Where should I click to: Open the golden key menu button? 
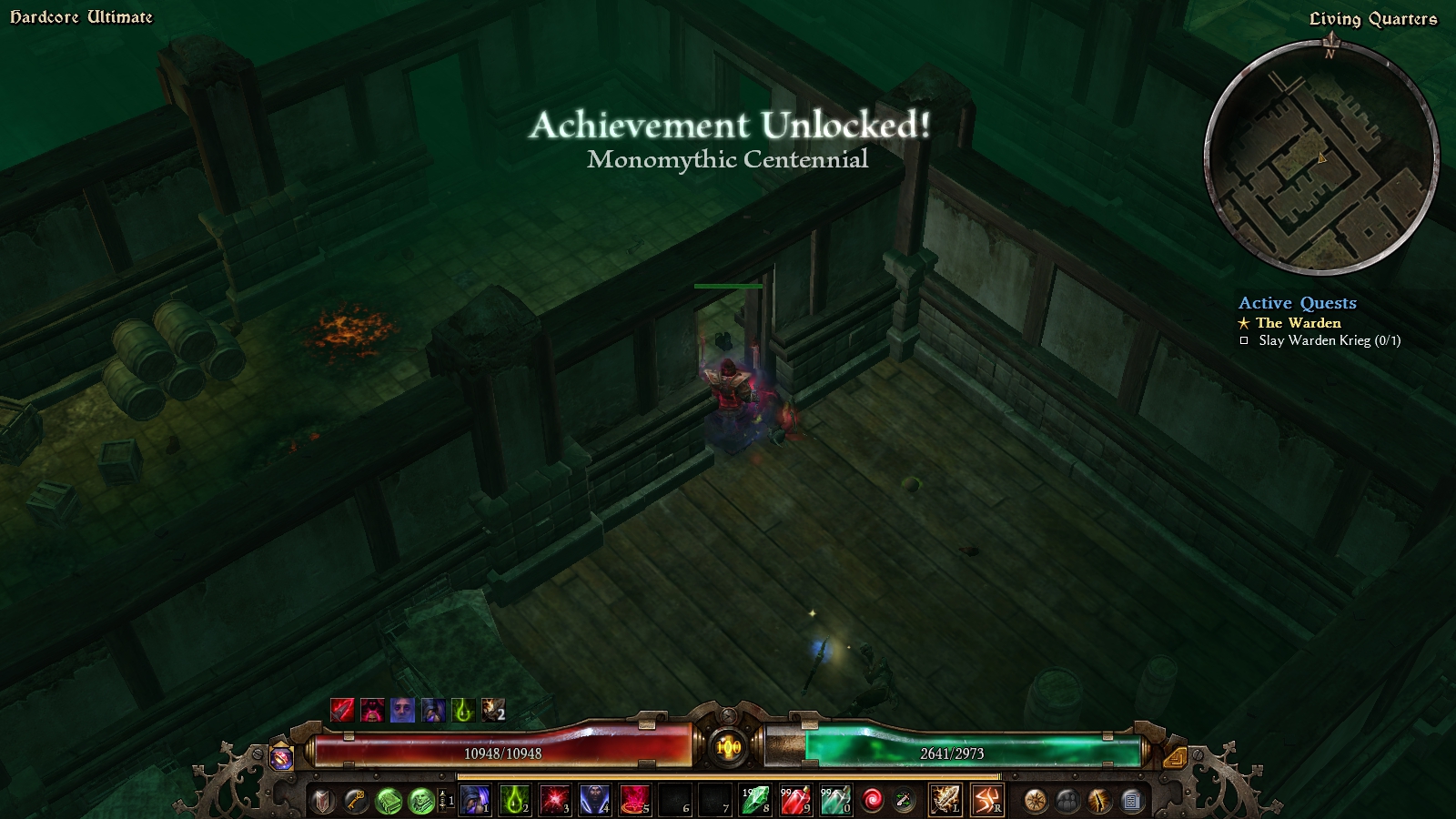pyautogui.click(x=355, y=800)
